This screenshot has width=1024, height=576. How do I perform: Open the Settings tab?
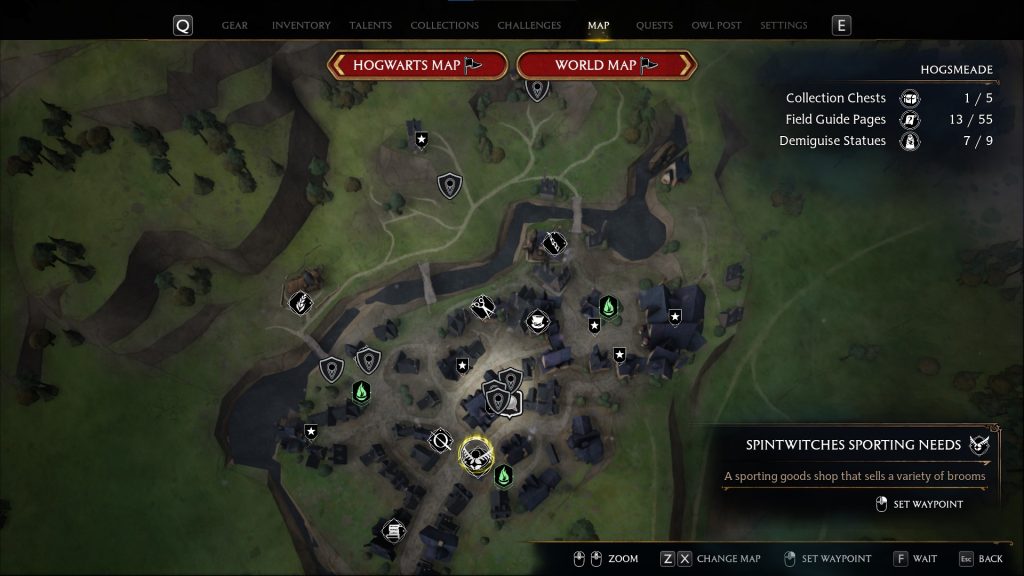(784, 25)
